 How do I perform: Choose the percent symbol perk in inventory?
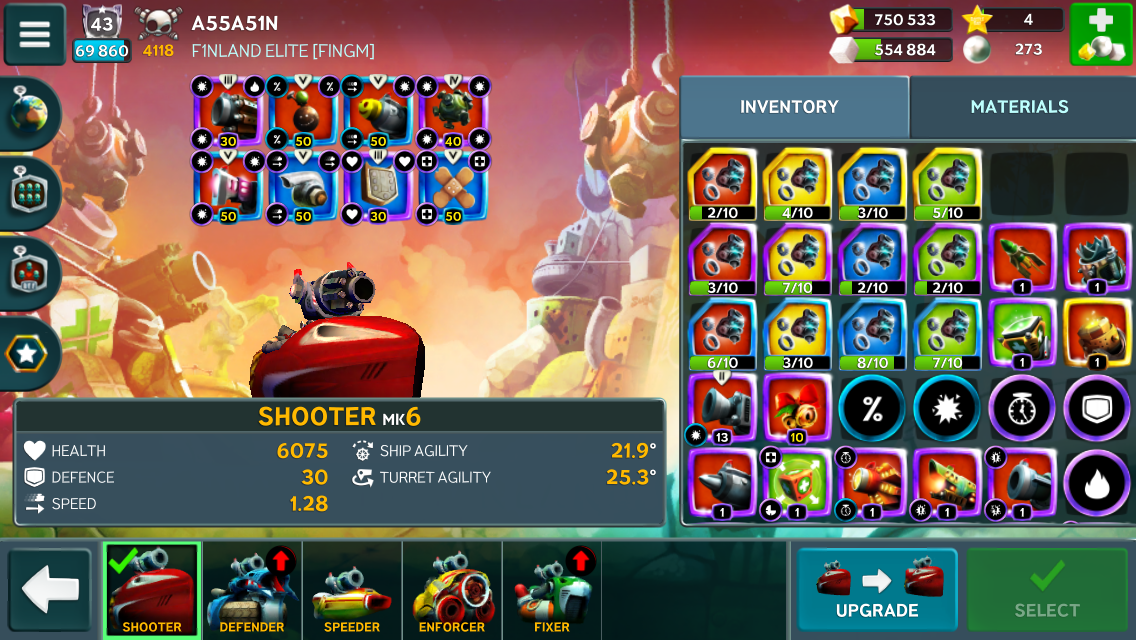870,409
